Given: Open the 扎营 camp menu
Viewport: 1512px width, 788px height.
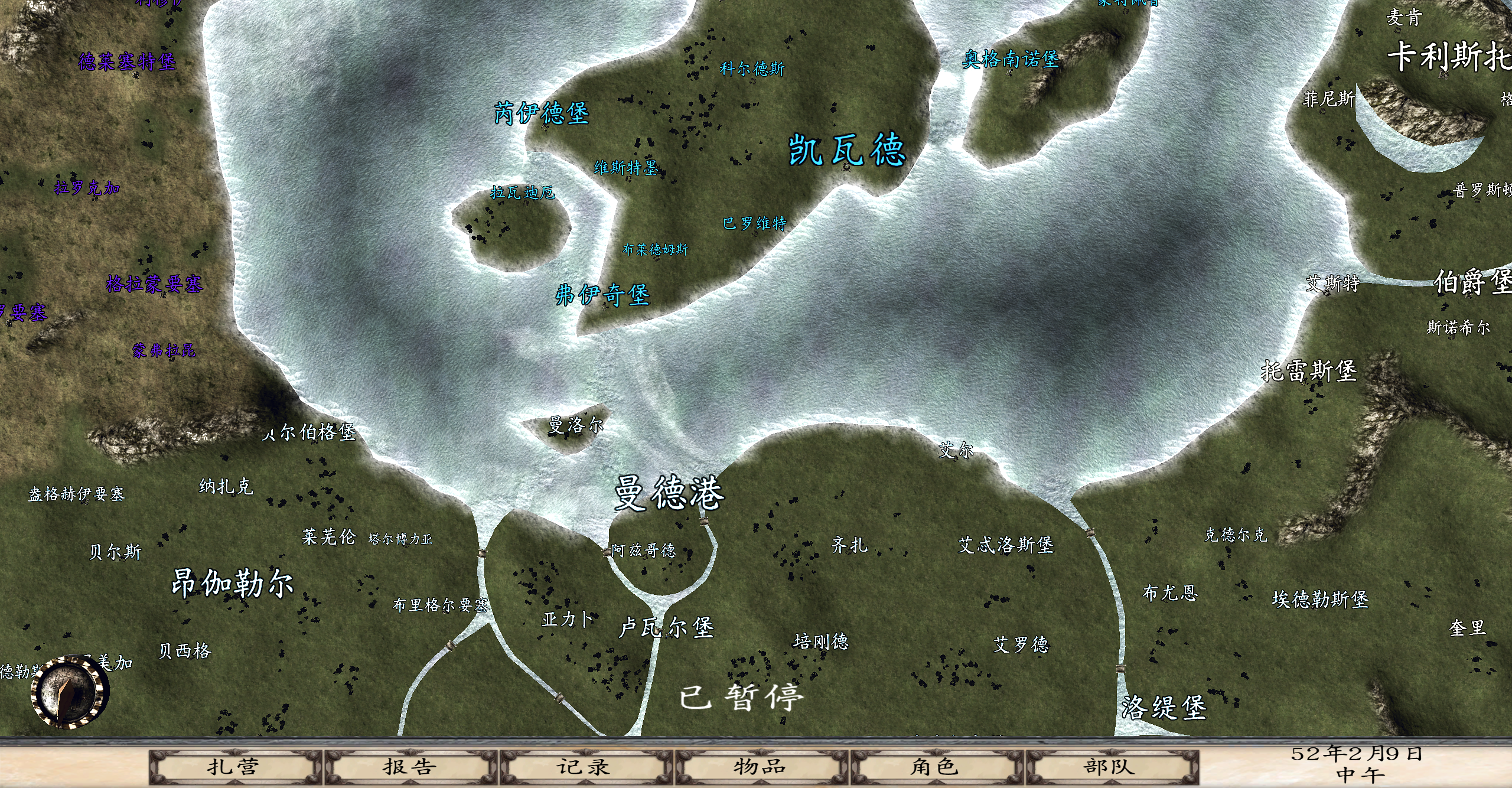Looking at the screenshot, I should (x=234, y=767).
